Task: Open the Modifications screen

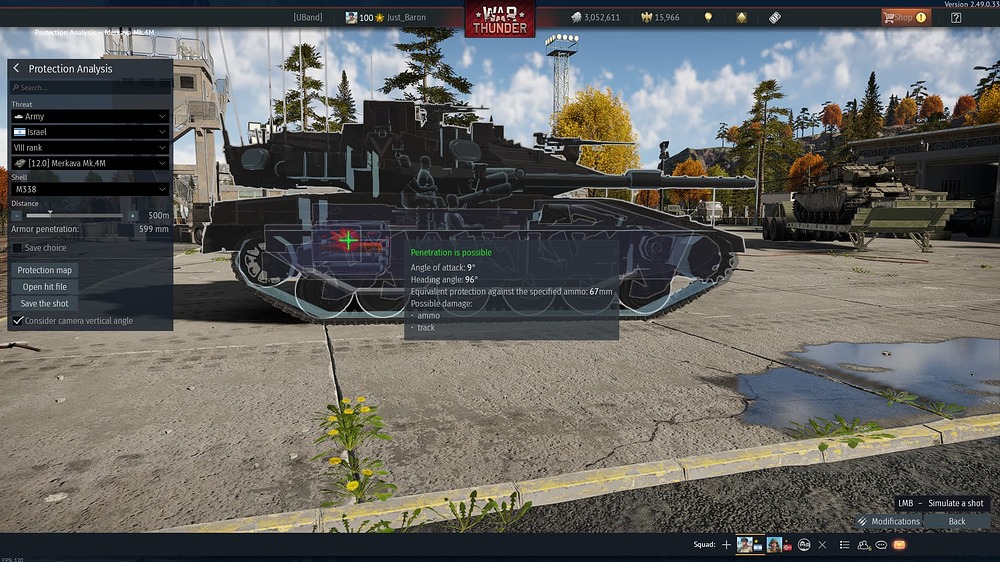Action: coord(888,521)
